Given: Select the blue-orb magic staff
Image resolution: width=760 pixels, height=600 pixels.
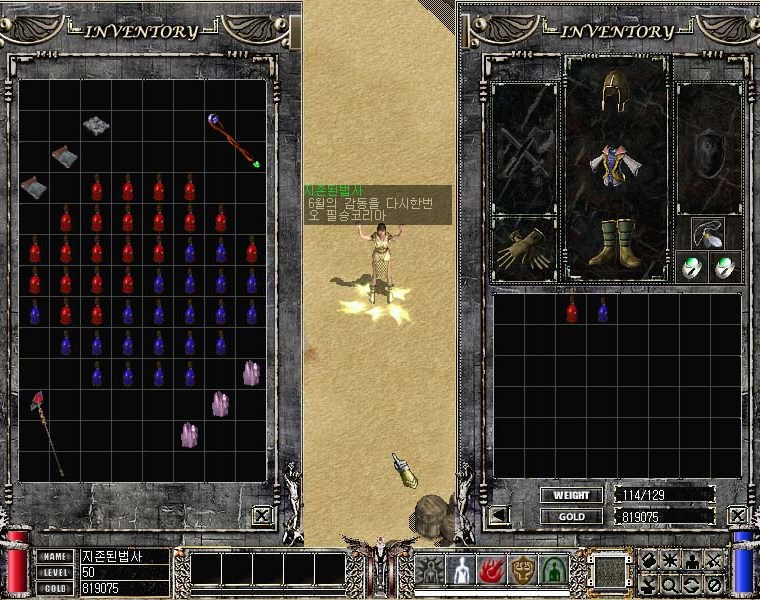Looking at the screenshot, I should click(x=234, y=140).
